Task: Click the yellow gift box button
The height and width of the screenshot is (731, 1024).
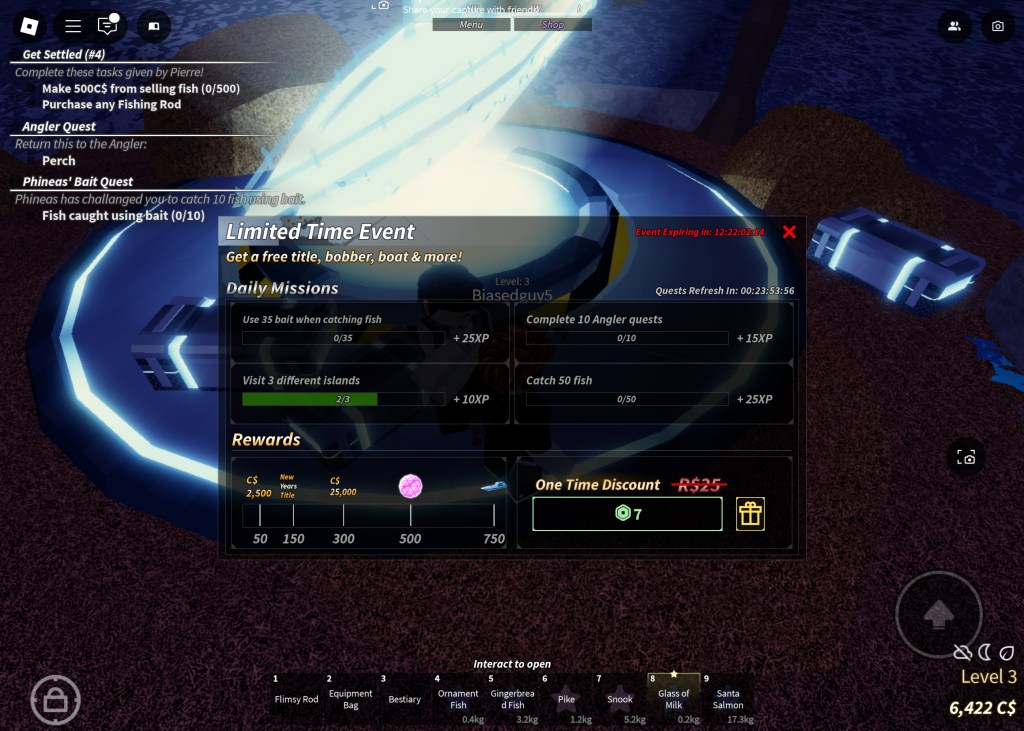Action: click(x=750, y=514)
